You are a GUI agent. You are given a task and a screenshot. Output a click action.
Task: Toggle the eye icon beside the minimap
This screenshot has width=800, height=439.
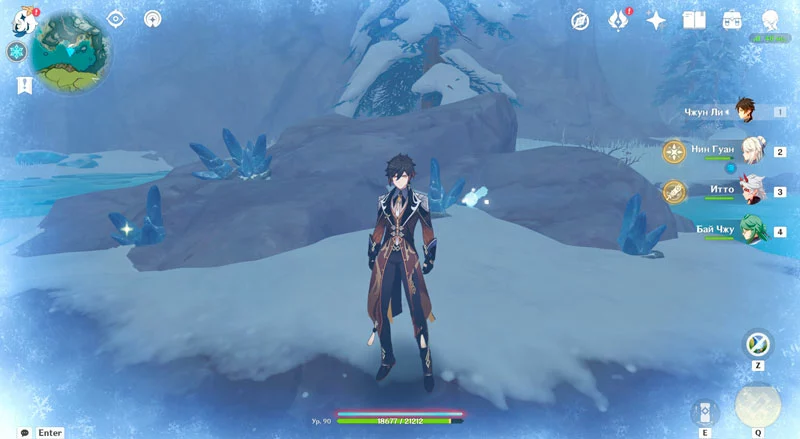pos(115,18)
